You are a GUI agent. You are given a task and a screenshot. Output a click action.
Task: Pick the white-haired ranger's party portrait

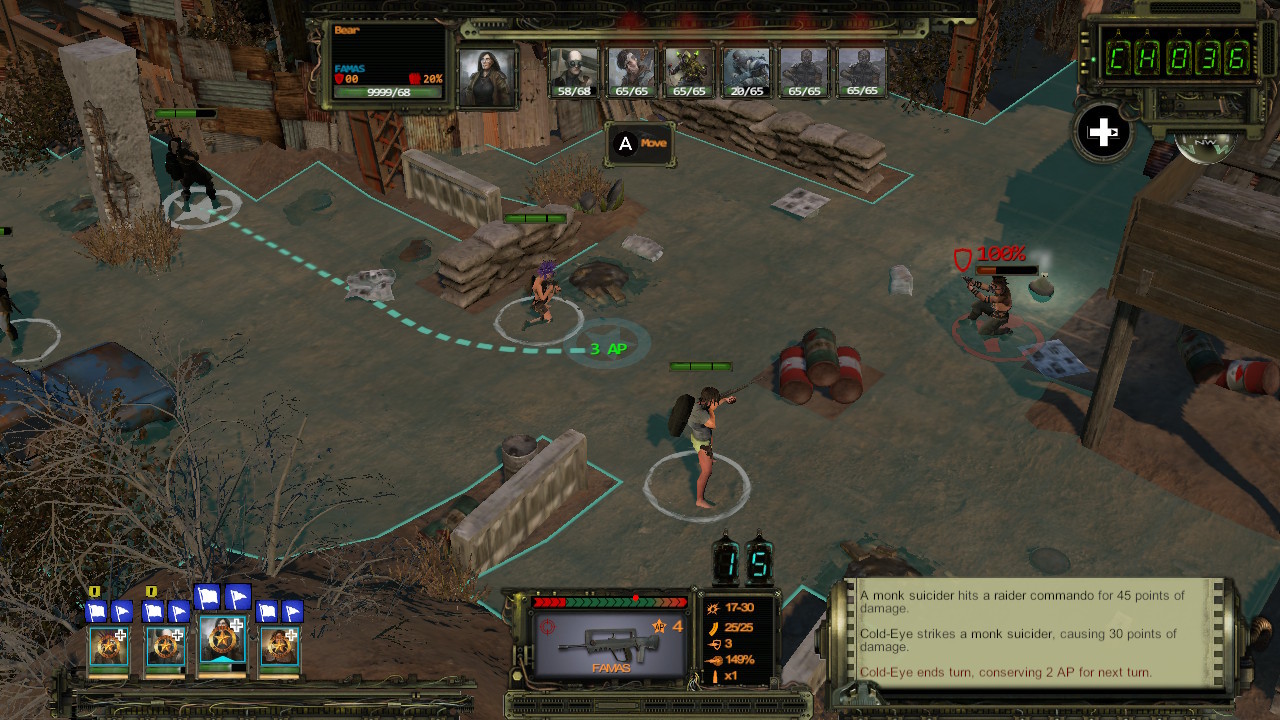(x=166, y=647)
